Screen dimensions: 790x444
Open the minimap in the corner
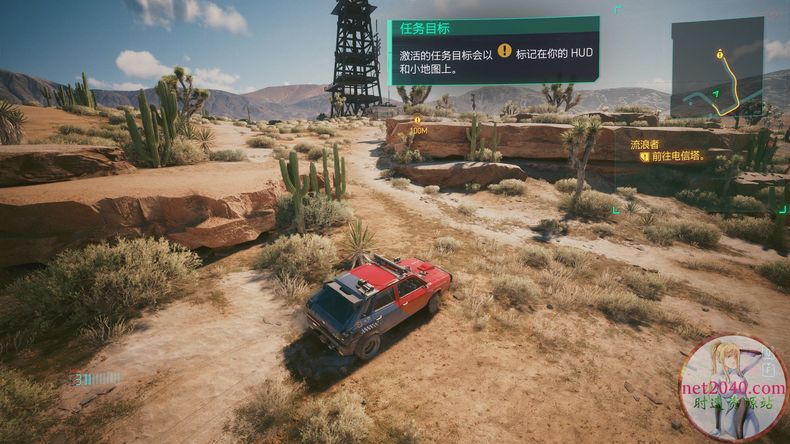tap(716, 68)
